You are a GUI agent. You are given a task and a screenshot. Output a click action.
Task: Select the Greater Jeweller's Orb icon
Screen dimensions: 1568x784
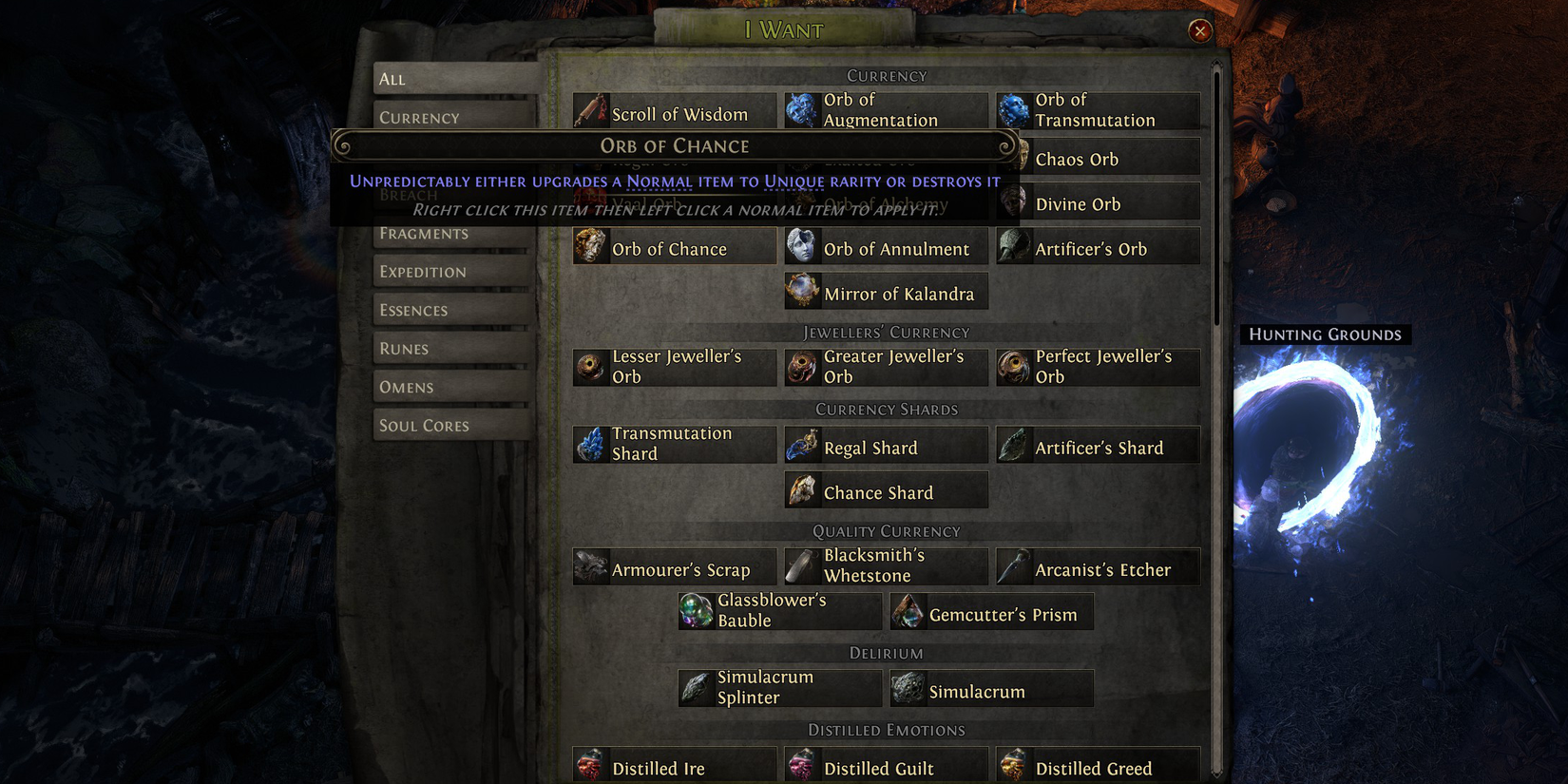[x=801, y=366]
